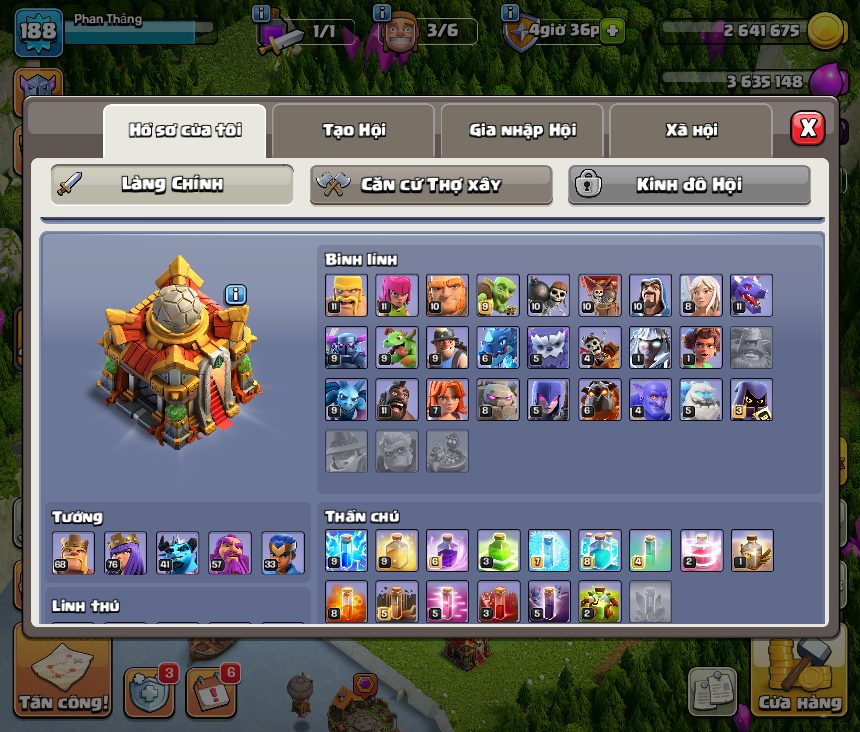Close the profile window
860x732 pixels.
click(x=807, y=128)
